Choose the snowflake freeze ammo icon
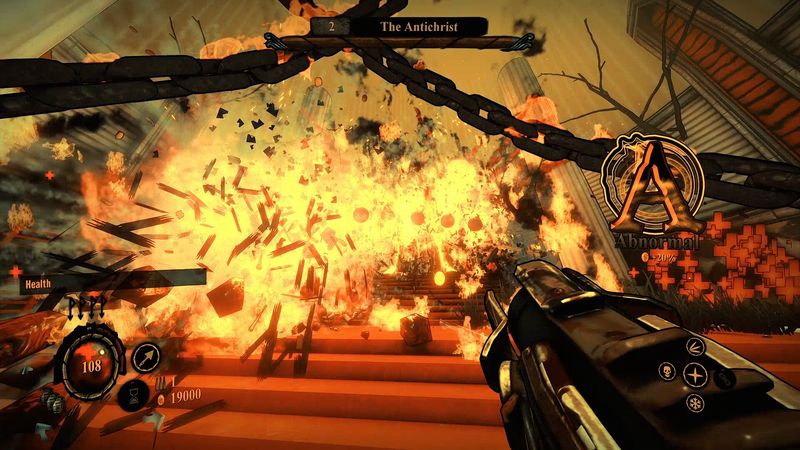The width and height of the screenshot is (800, 450). click(x=695, y=403)
